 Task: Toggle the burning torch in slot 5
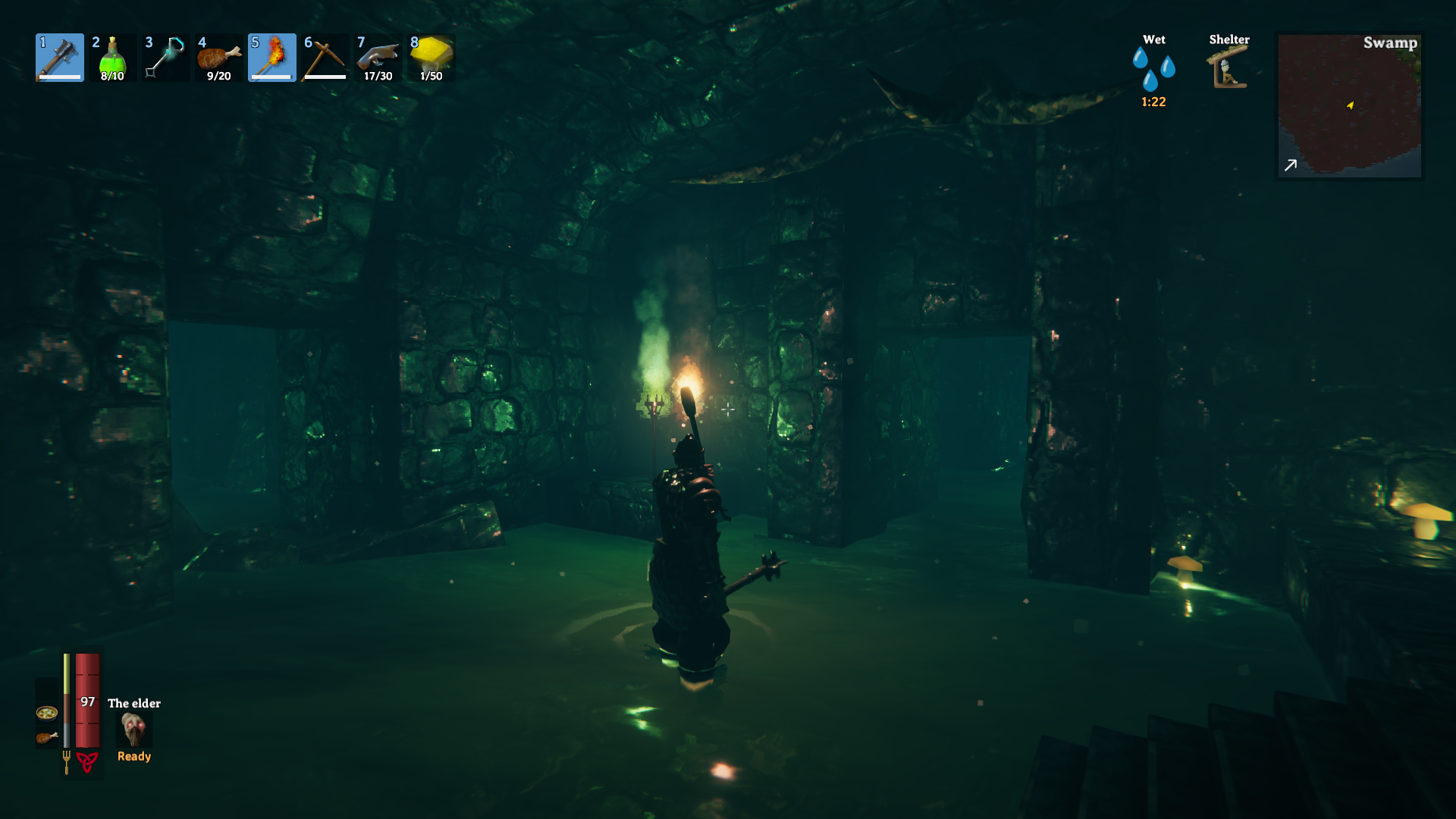[x=272, y=58]
